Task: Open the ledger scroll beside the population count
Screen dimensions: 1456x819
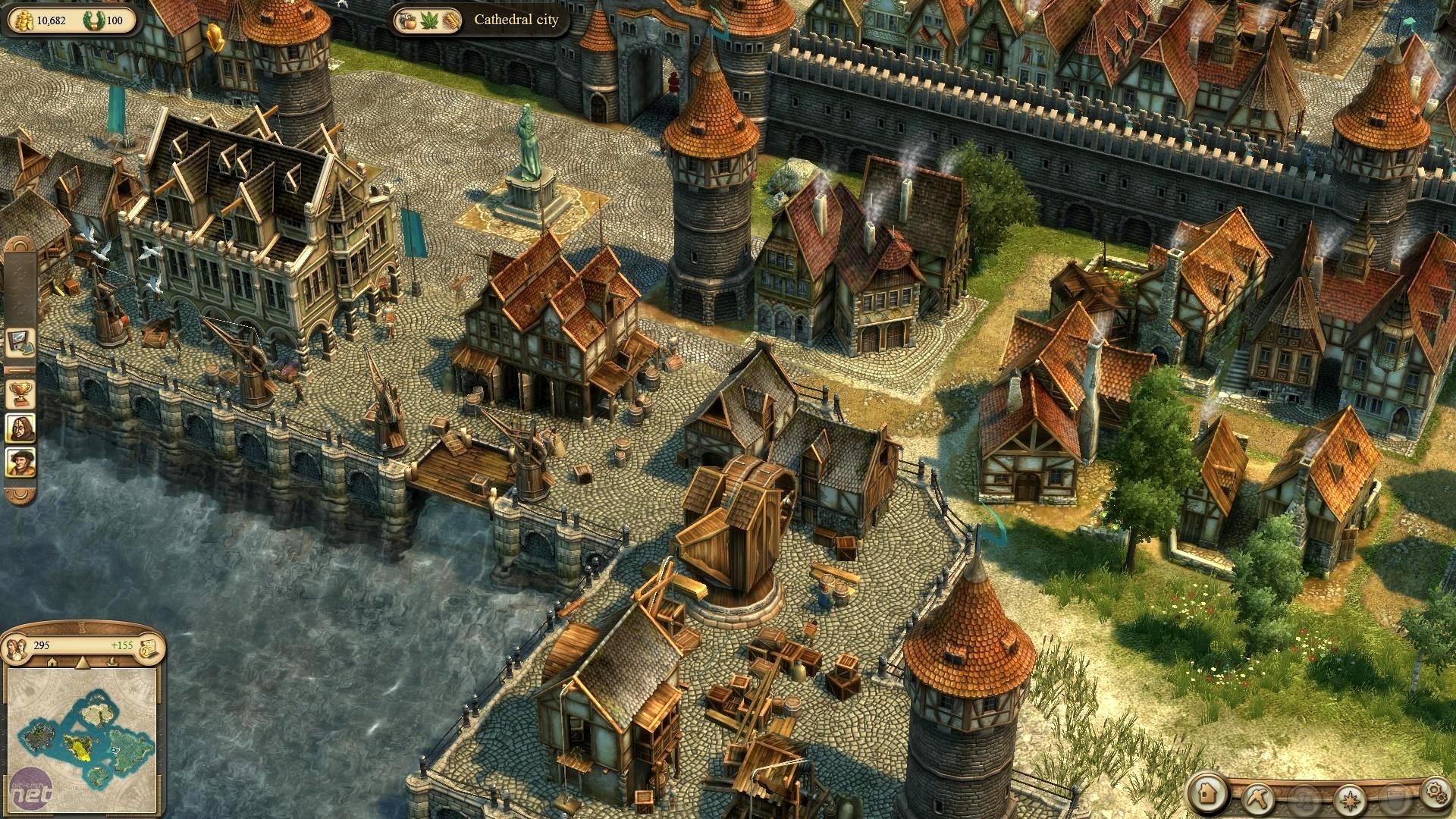Action: pyautogui.click(x=151, y=648)
